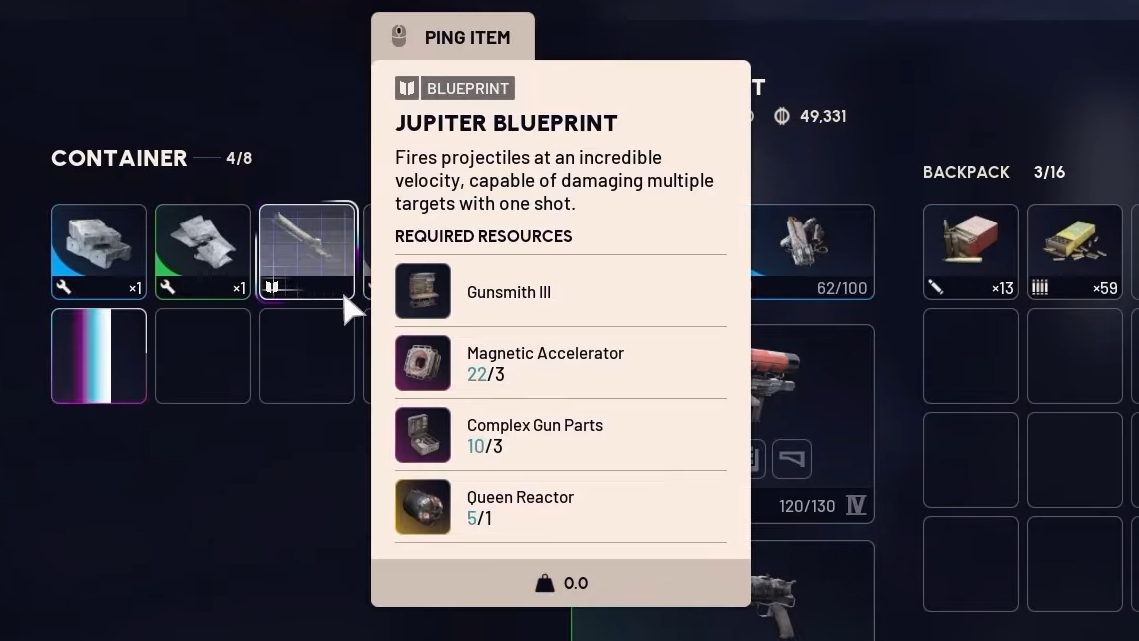Select the purple-bordered shimmering container slot
The image size is (1139, 641).
click(x=99, y=356)
